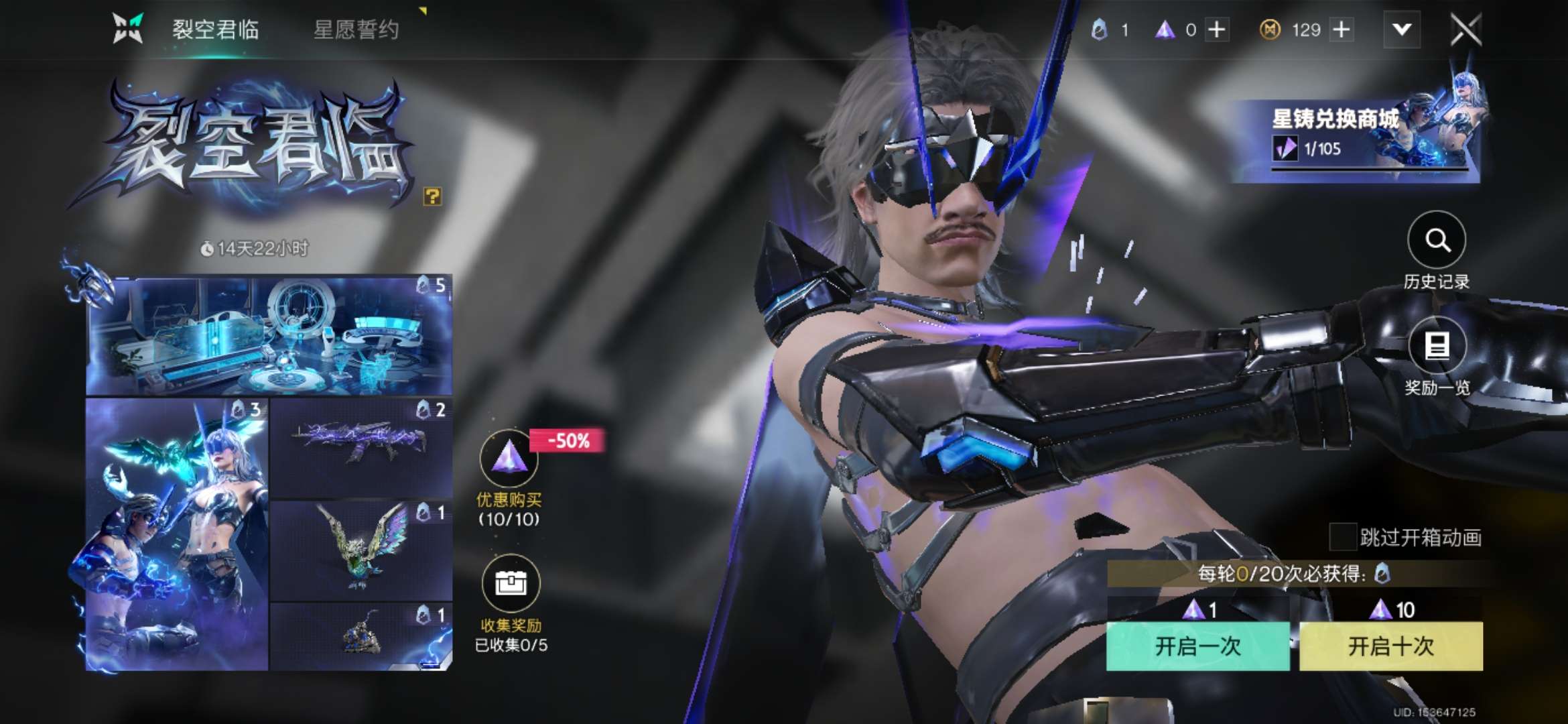Screen dimensions: 1568x724
Task: Click the yellow question mark help icon
Action: [432, 196]
